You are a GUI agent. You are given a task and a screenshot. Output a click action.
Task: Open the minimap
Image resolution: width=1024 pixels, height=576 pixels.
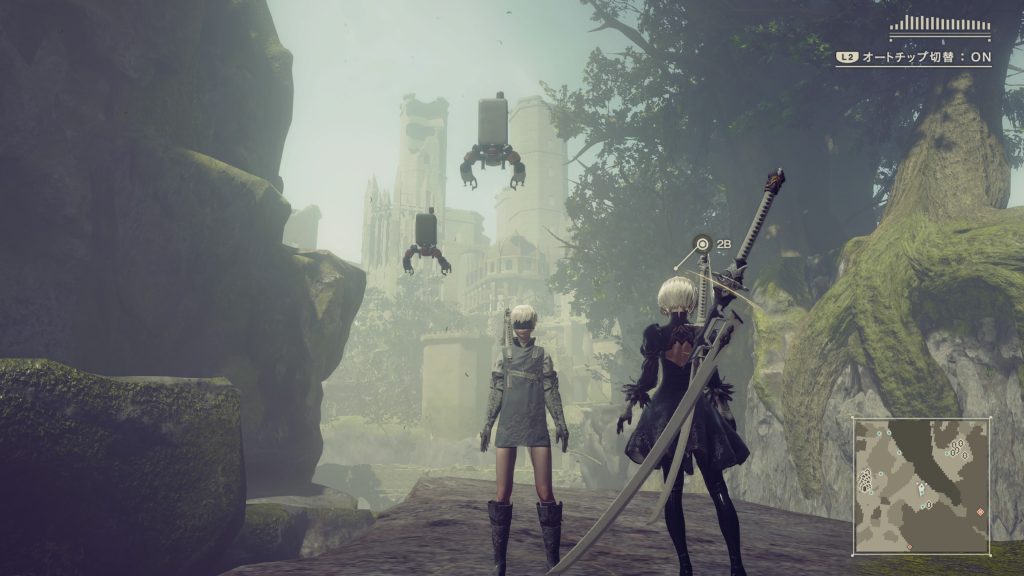click(921, 485)
